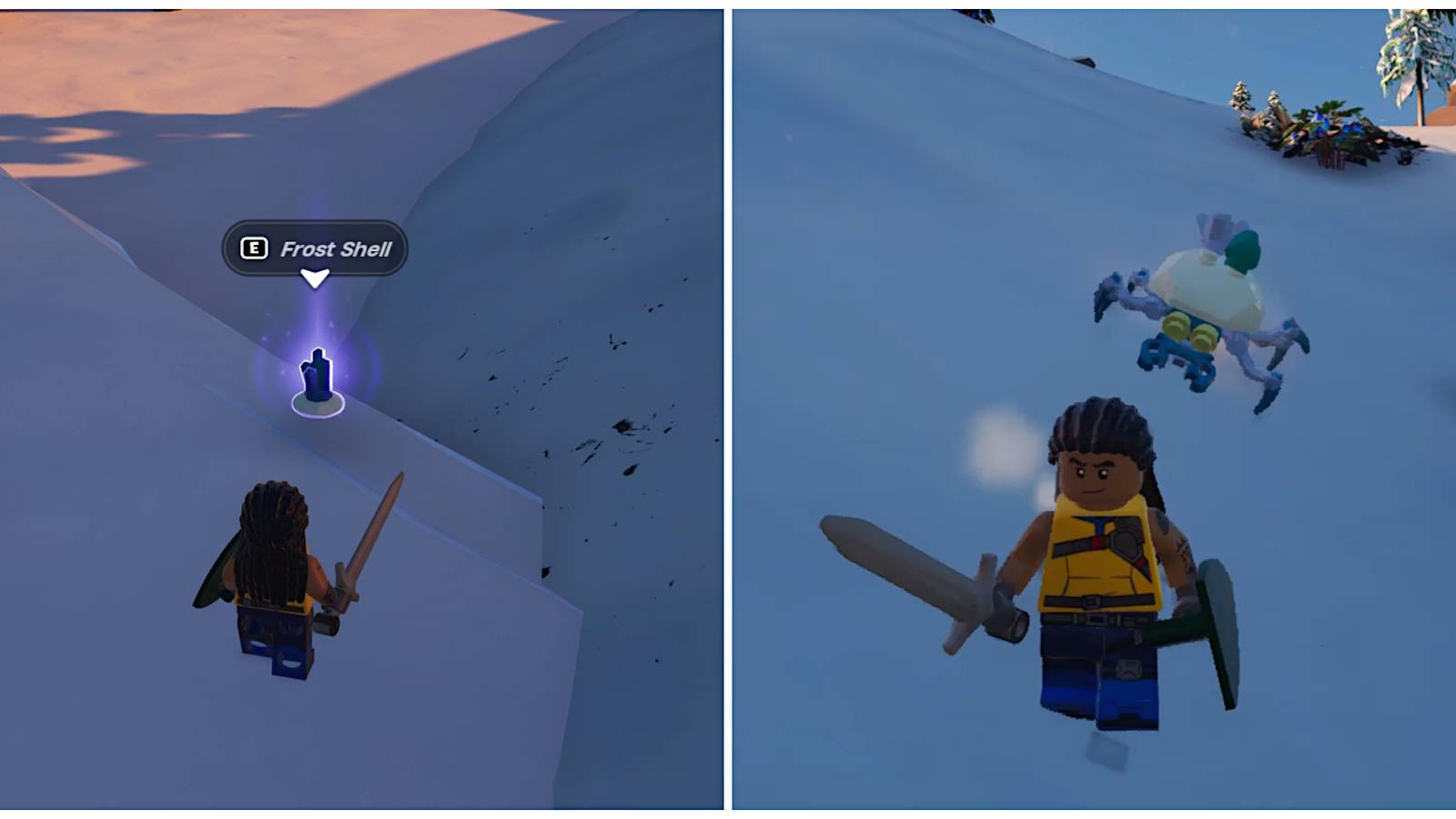Select the glowing Frost Shell item
1456x819 pixels.
317,373
